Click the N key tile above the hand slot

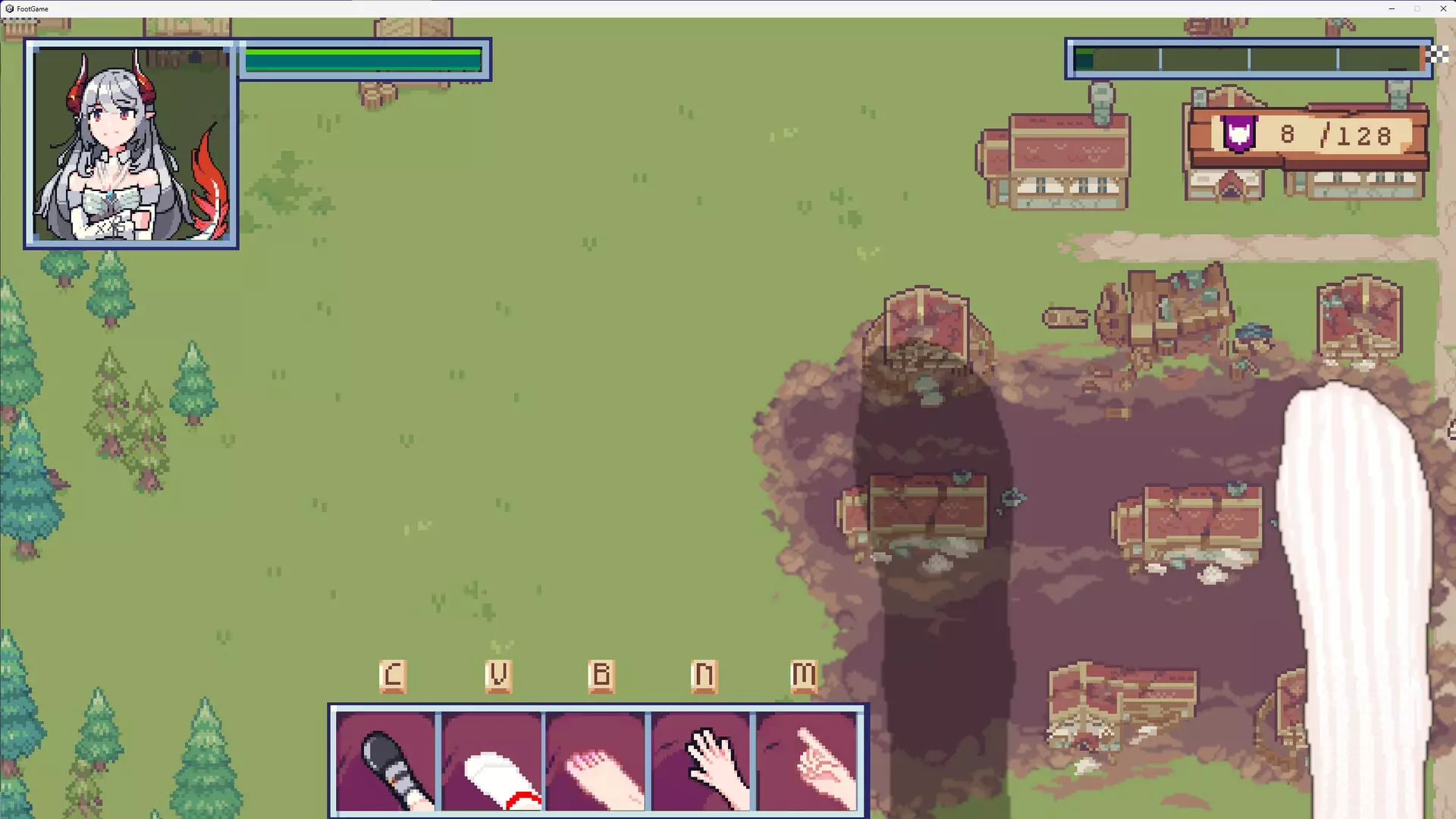(x=704, y=675)
